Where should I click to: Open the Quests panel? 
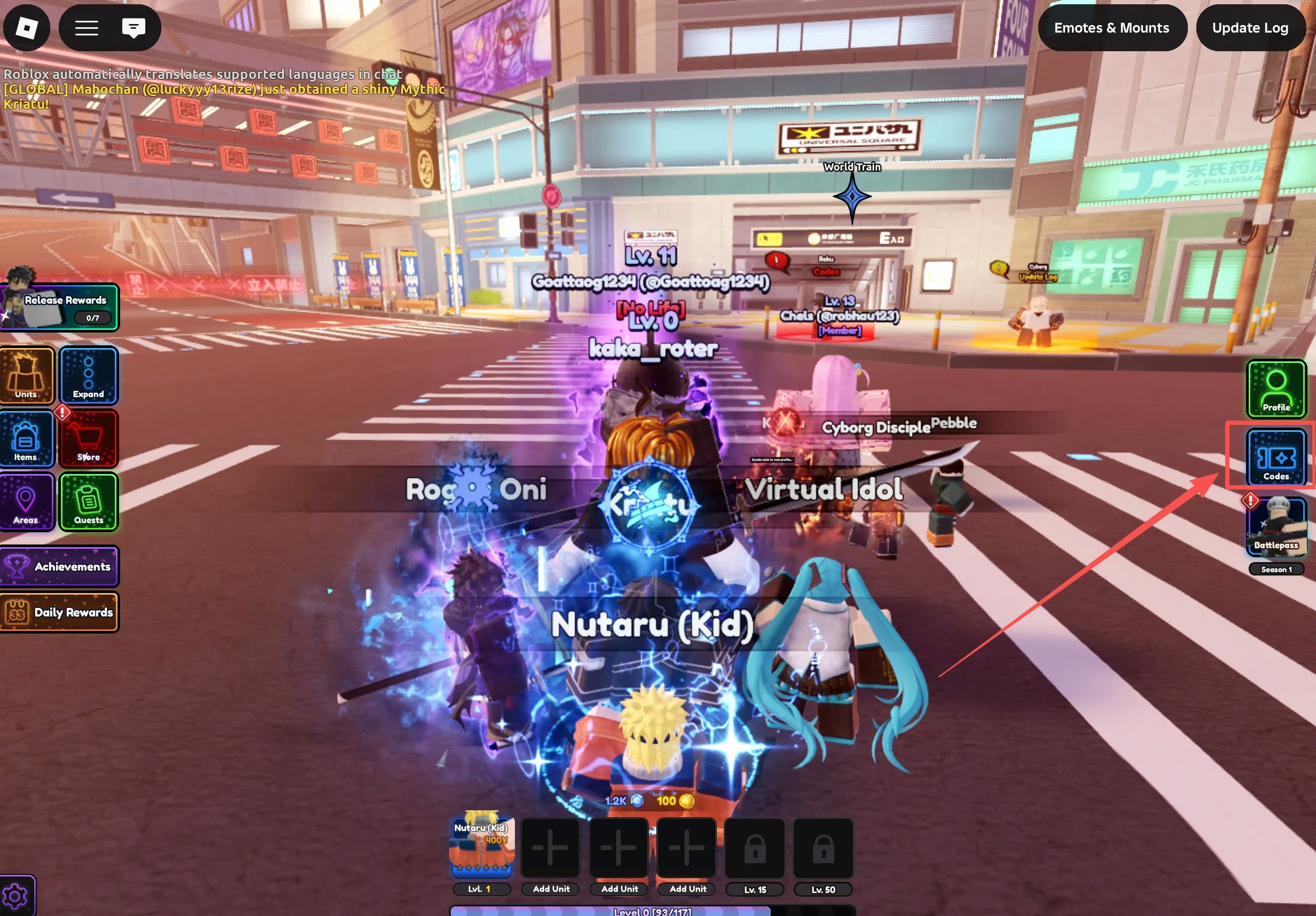pos(88,502)
